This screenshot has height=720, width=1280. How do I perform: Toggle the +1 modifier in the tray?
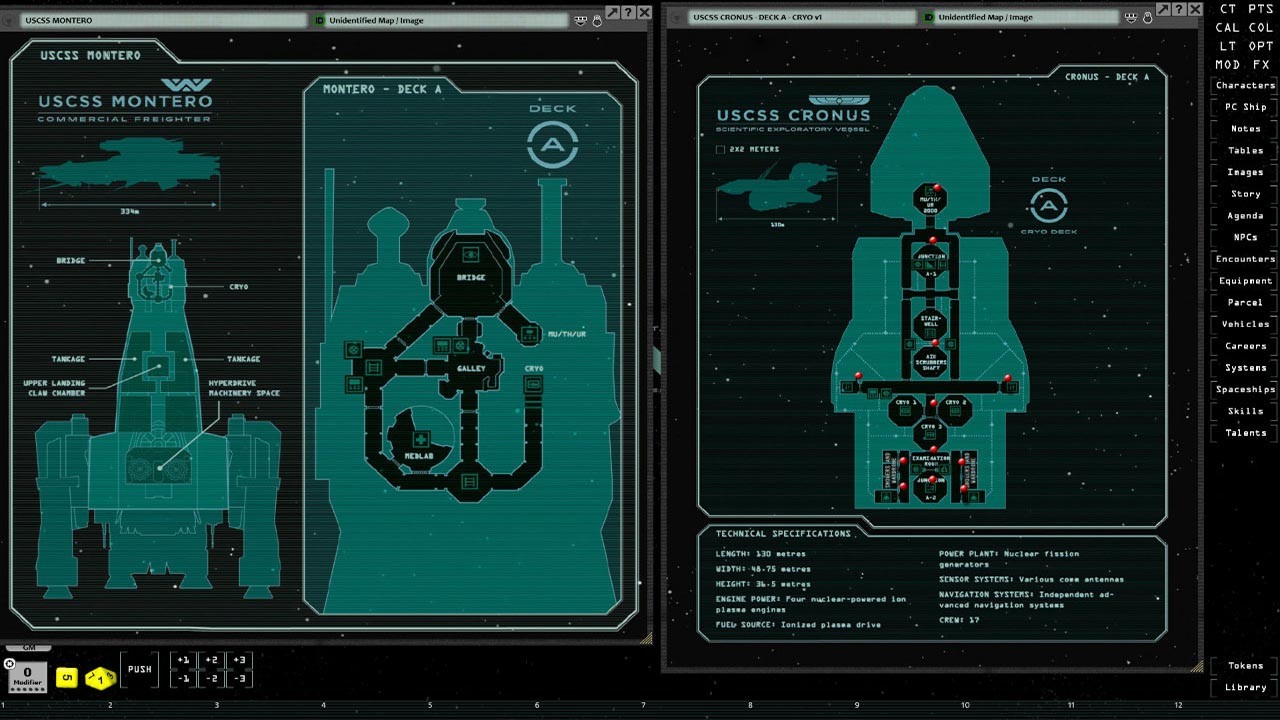(x=184, y=660)
